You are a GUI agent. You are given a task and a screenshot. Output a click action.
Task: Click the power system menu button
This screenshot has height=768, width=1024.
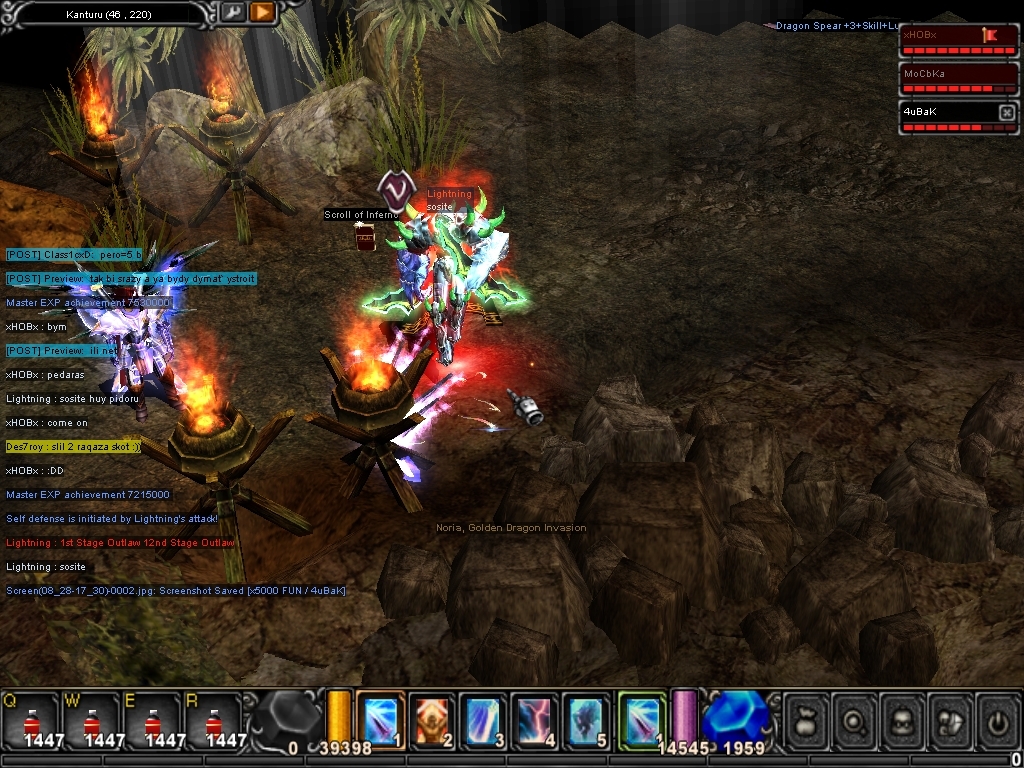tap(997, 721)
